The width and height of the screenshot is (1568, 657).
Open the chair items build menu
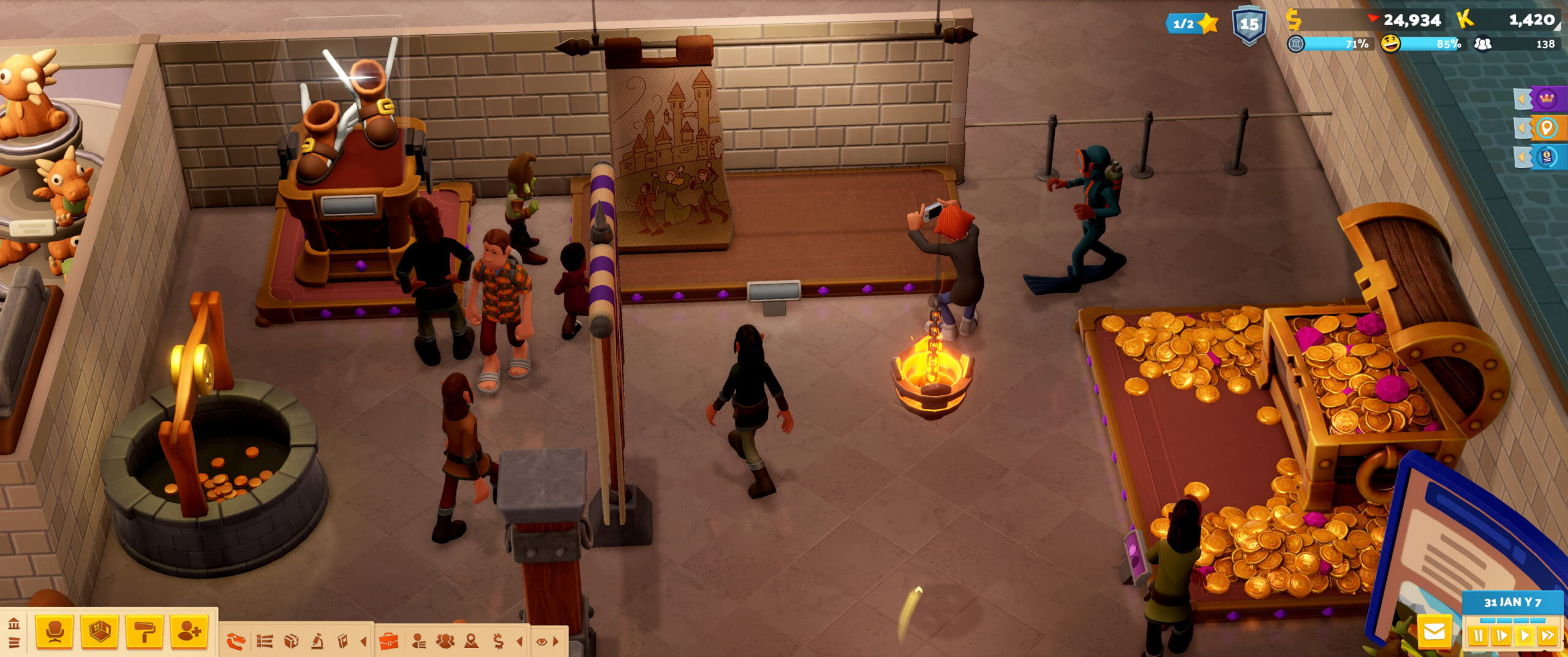pyautogui.click(x=55, y=631)
